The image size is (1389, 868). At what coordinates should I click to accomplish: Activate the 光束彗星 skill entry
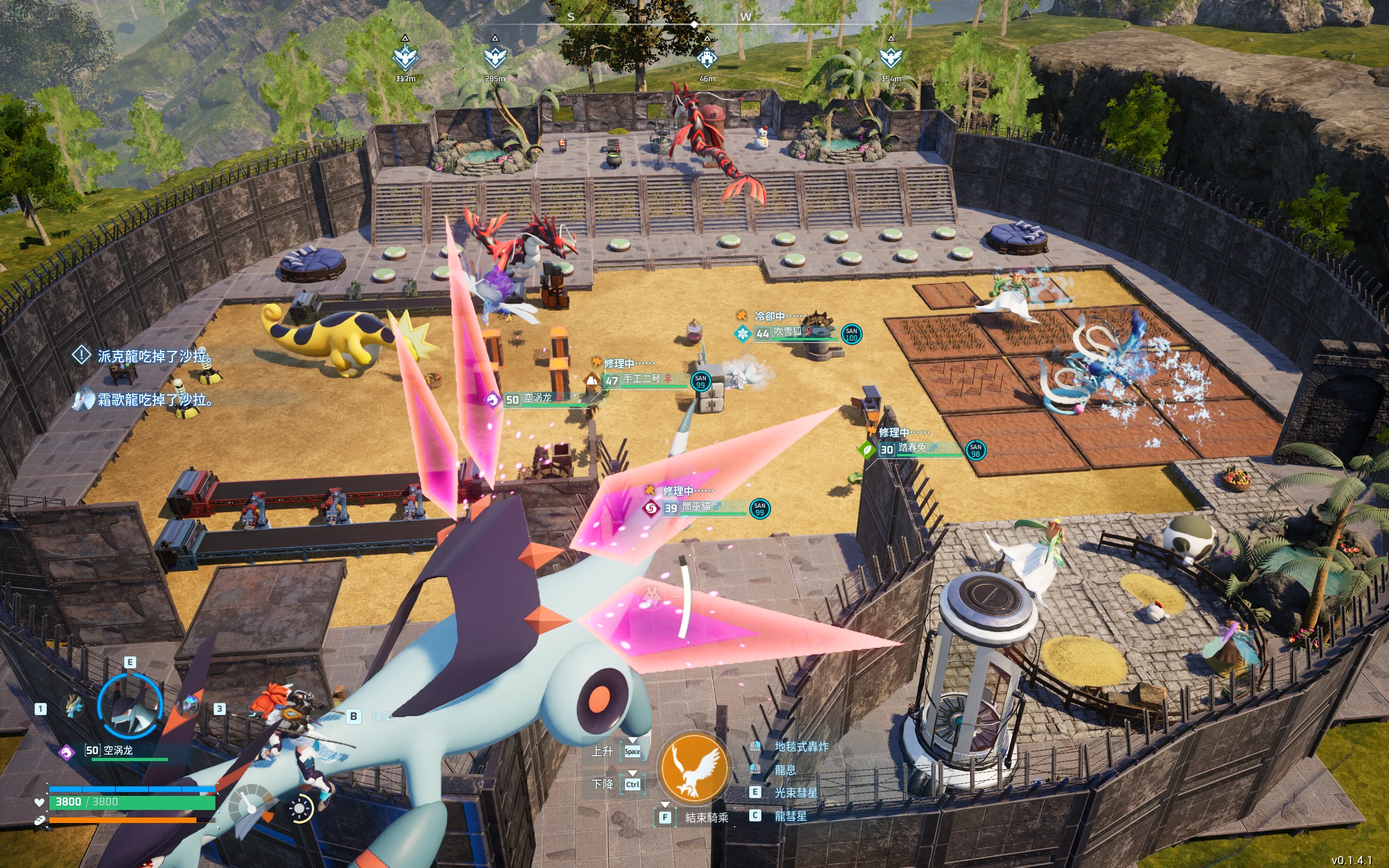click(x=795, y=793)
